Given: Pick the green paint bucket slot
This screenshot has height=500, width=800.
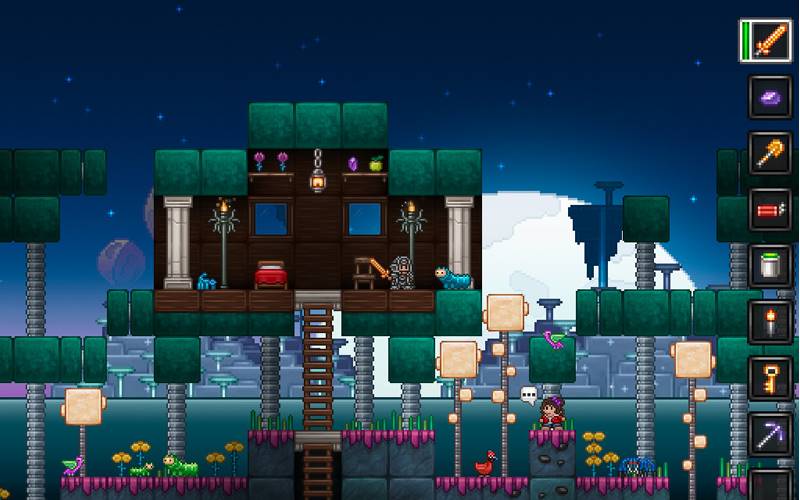Looking at the screenshot, I should [771, 265].
